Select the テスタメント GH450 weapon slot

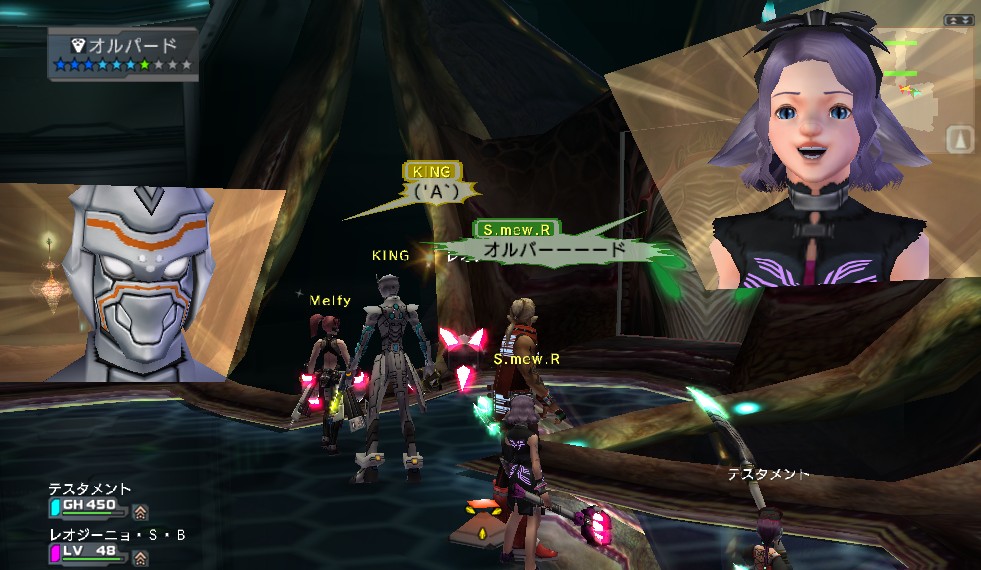click(89, 506)
